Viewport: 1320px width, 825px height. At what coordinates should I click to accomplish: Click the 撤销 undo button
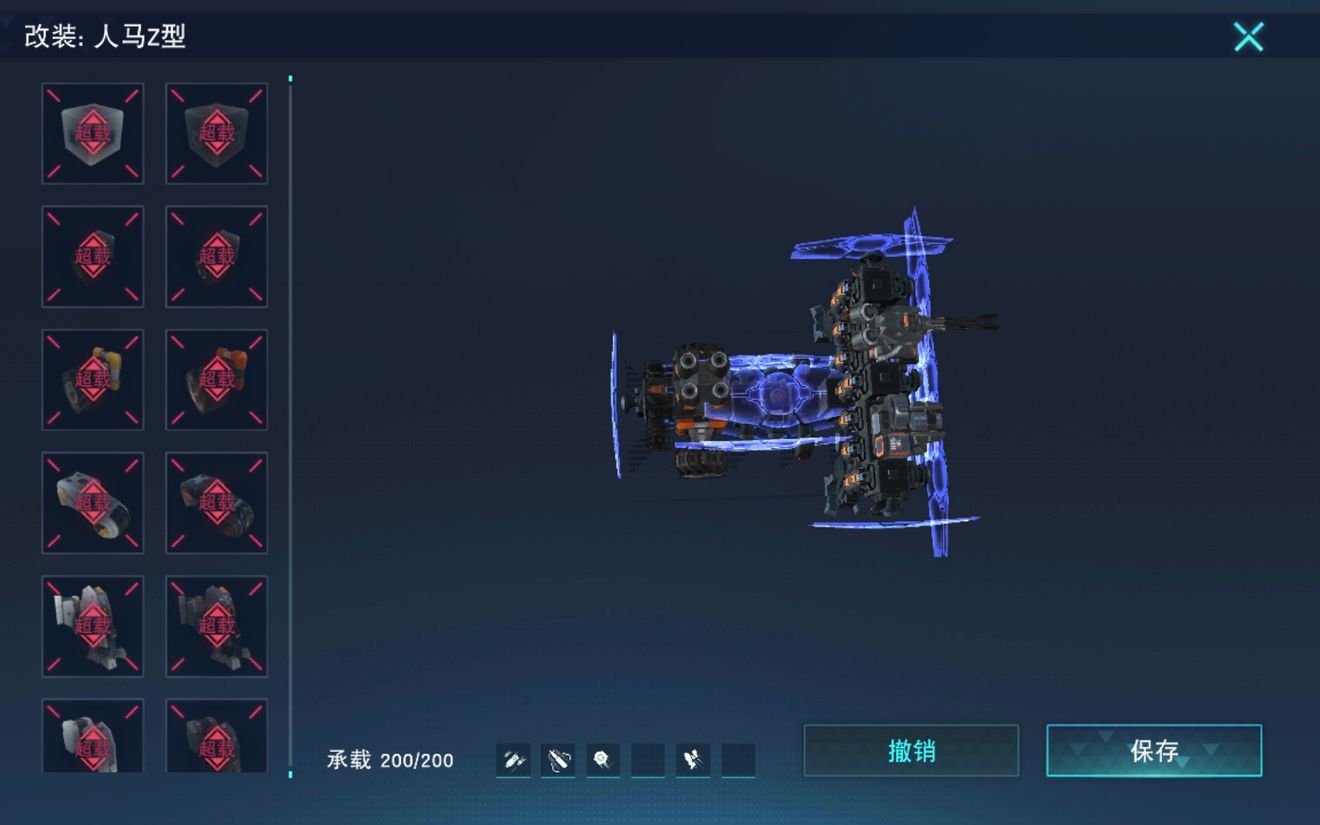pos(911,751)
